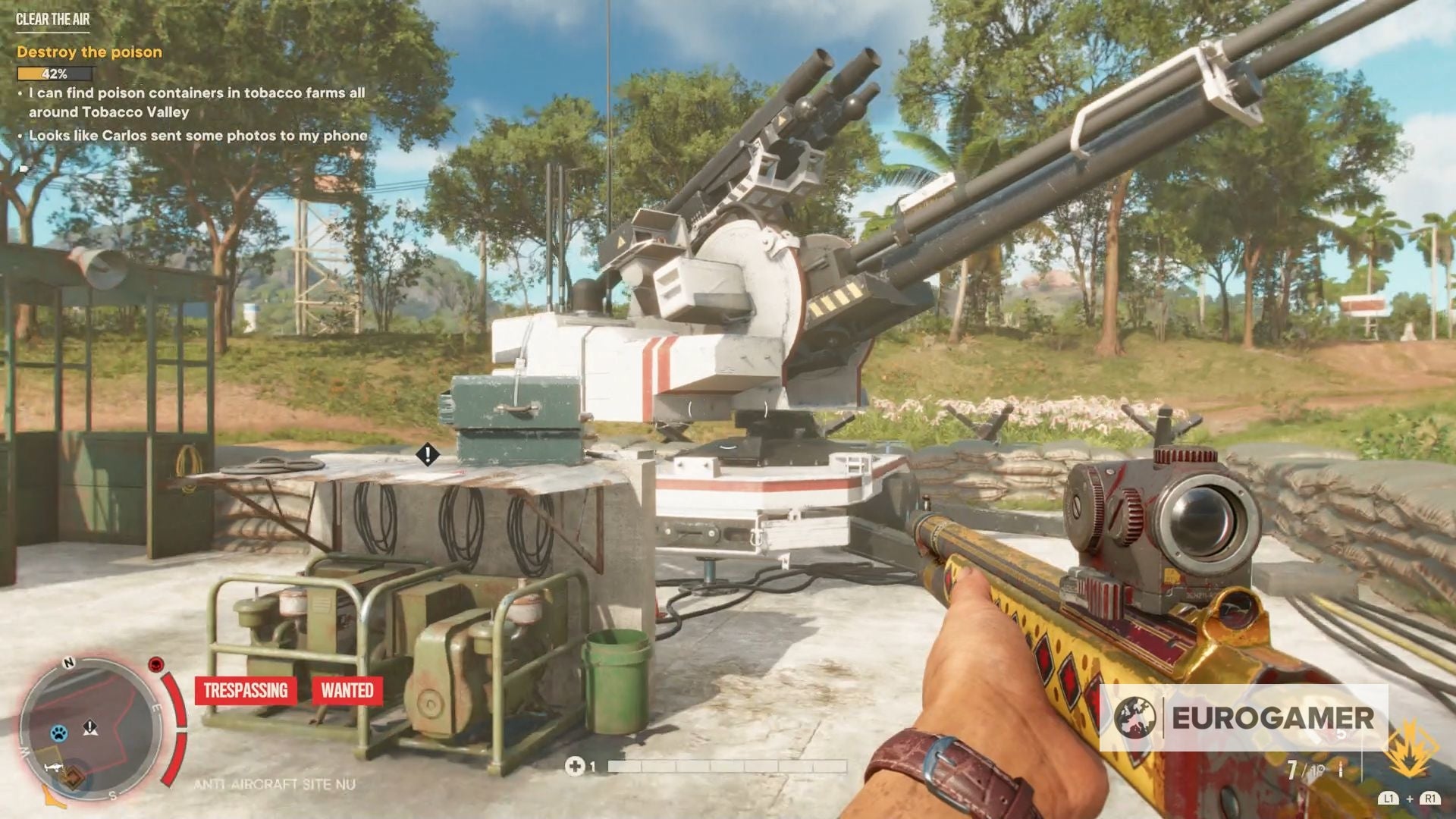Image resolution: width=1456 pixels, height=819 pixels.
Task: Click the red skull alert icon above the minimap
Action: [155, 665]
